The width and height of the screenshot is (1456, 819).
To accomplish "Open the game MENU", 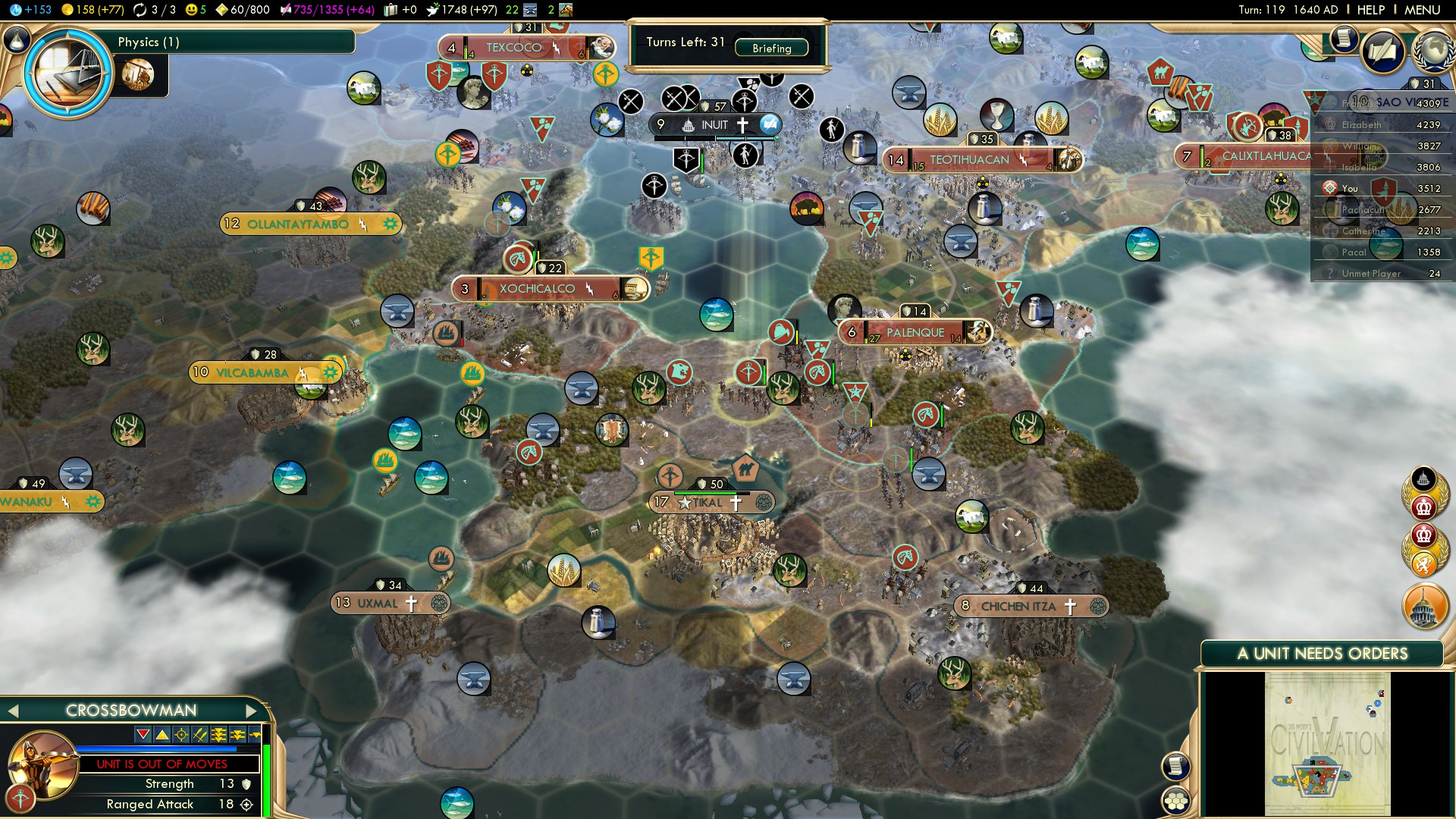I will [1422, 10].
